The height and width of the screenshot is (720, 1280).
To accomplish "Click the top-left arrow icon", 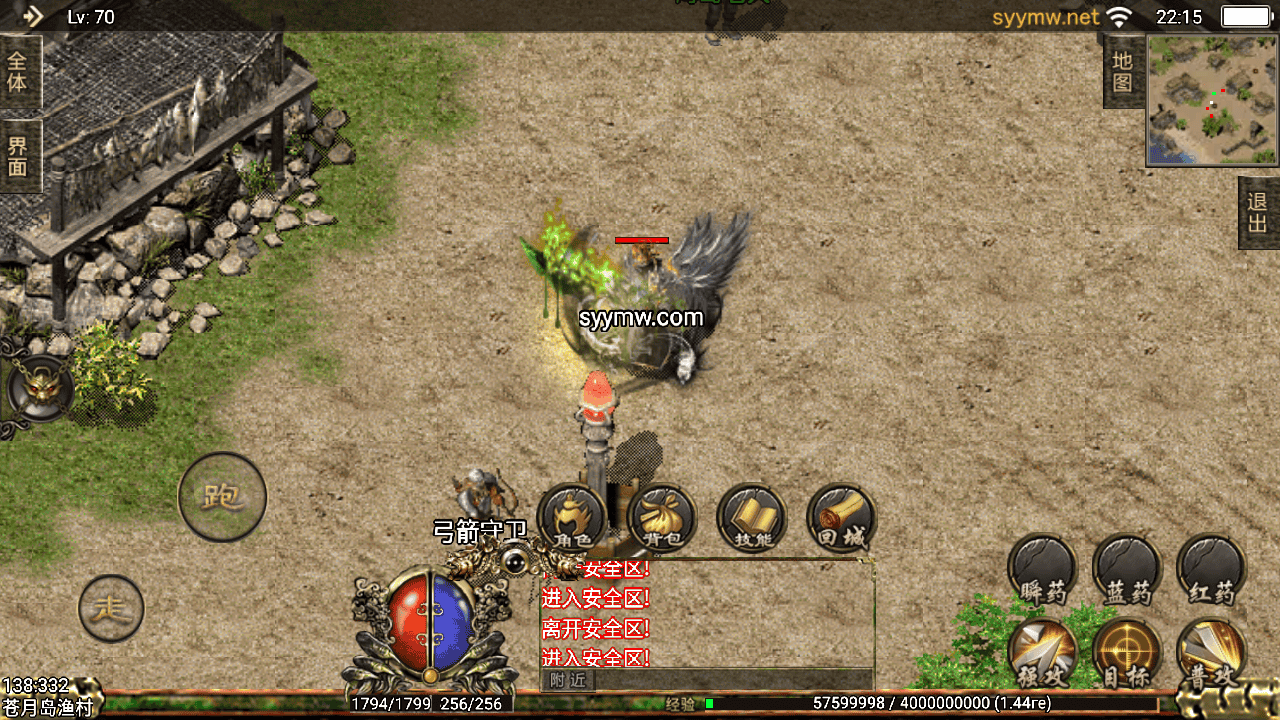I will click(32, 16).
